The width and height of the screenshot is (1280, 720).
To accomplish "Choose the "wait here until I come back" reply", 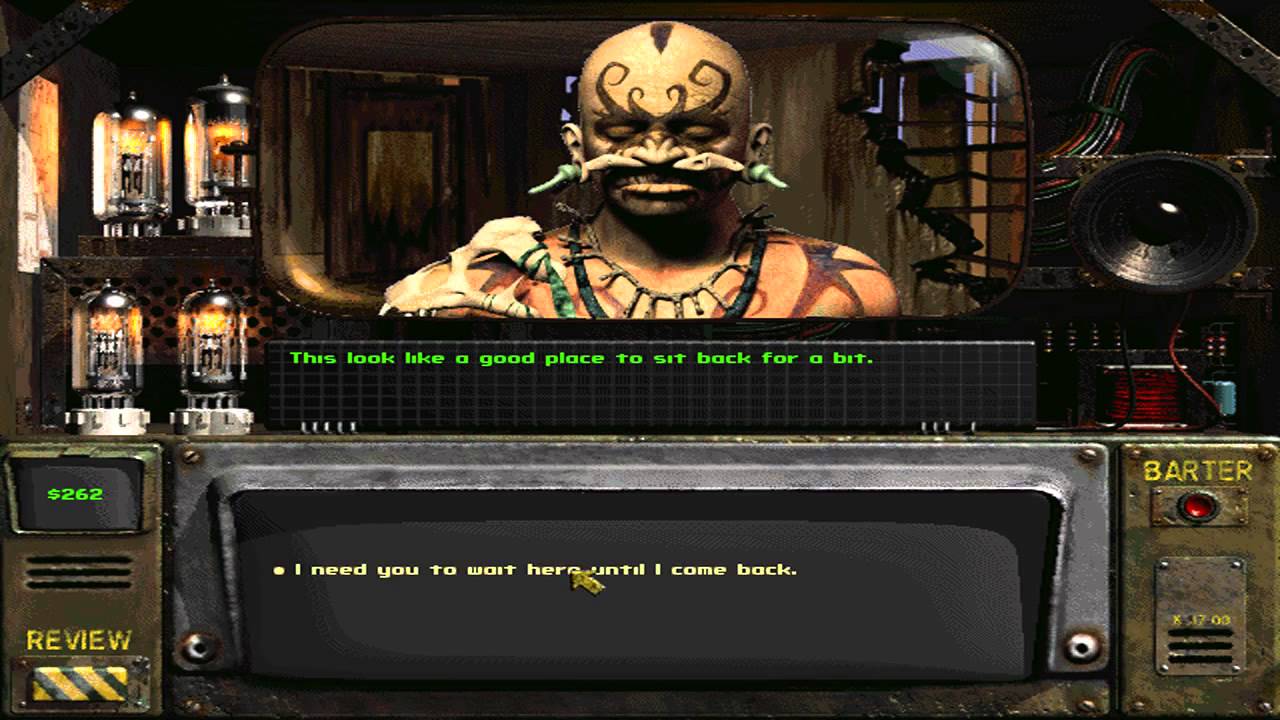I will point(545,570).
